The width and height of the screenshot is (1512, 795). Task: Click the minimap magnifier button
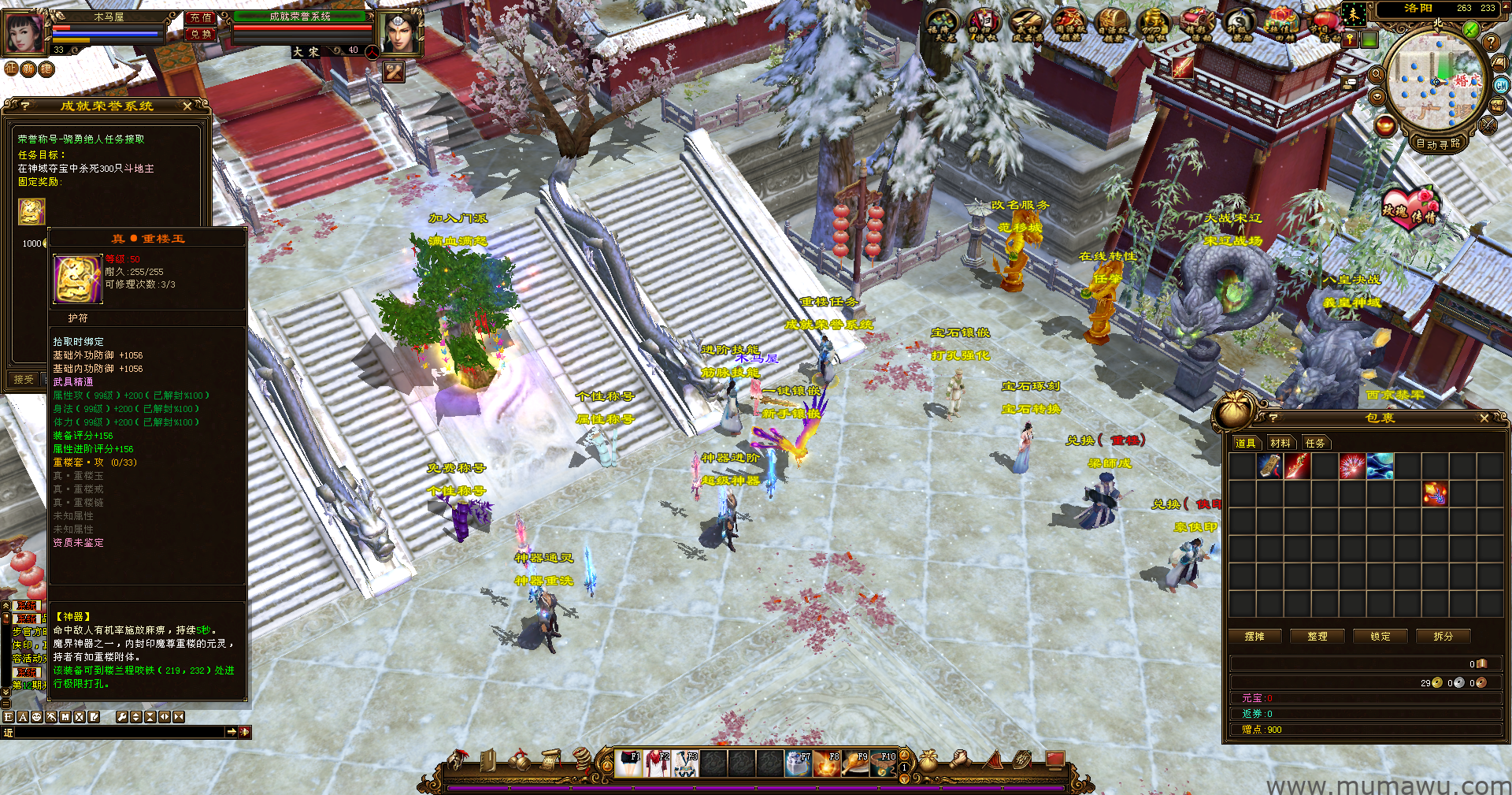click(x=1377, y=75)
